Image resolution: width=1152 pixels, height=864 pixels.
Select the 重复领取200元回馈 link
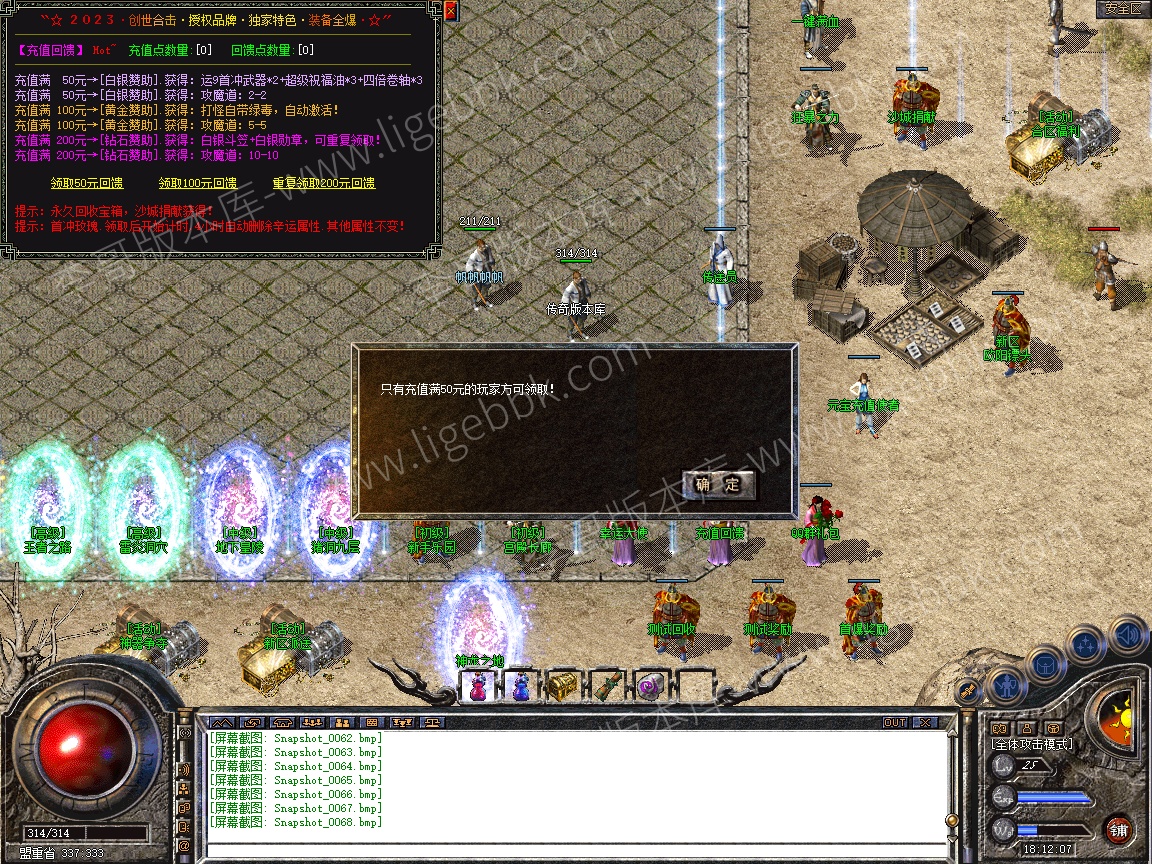[323, 183]
